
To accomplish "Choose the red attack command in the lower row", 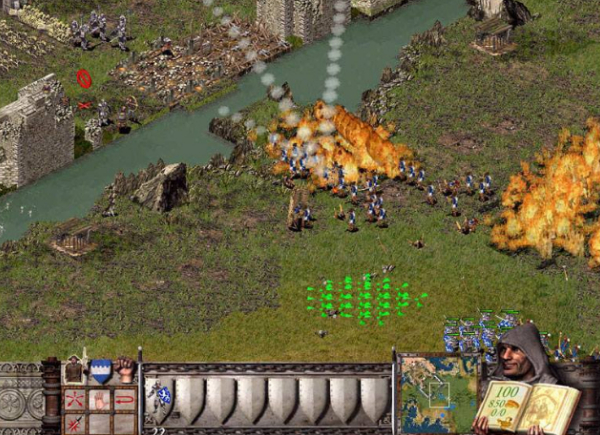I will pyautogui.click(x=75, y=424).
